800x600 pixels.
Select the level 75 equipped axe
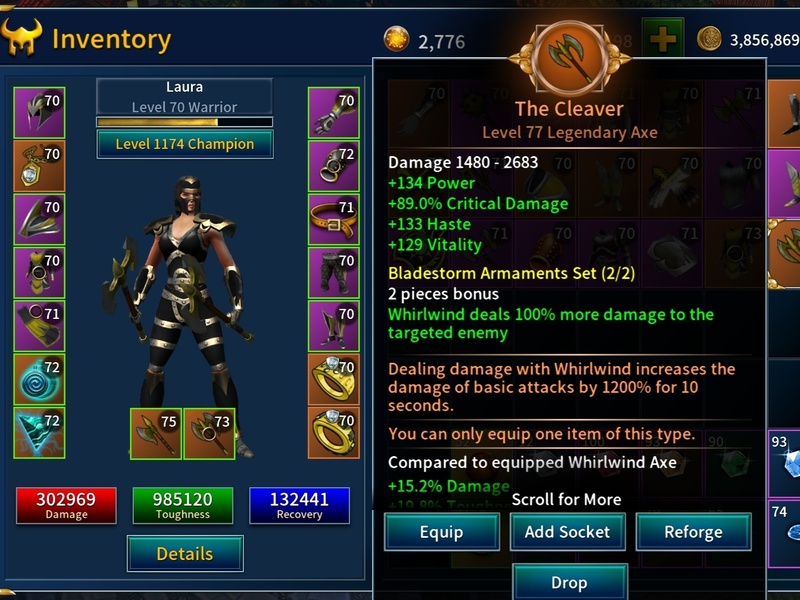(156, 433)
